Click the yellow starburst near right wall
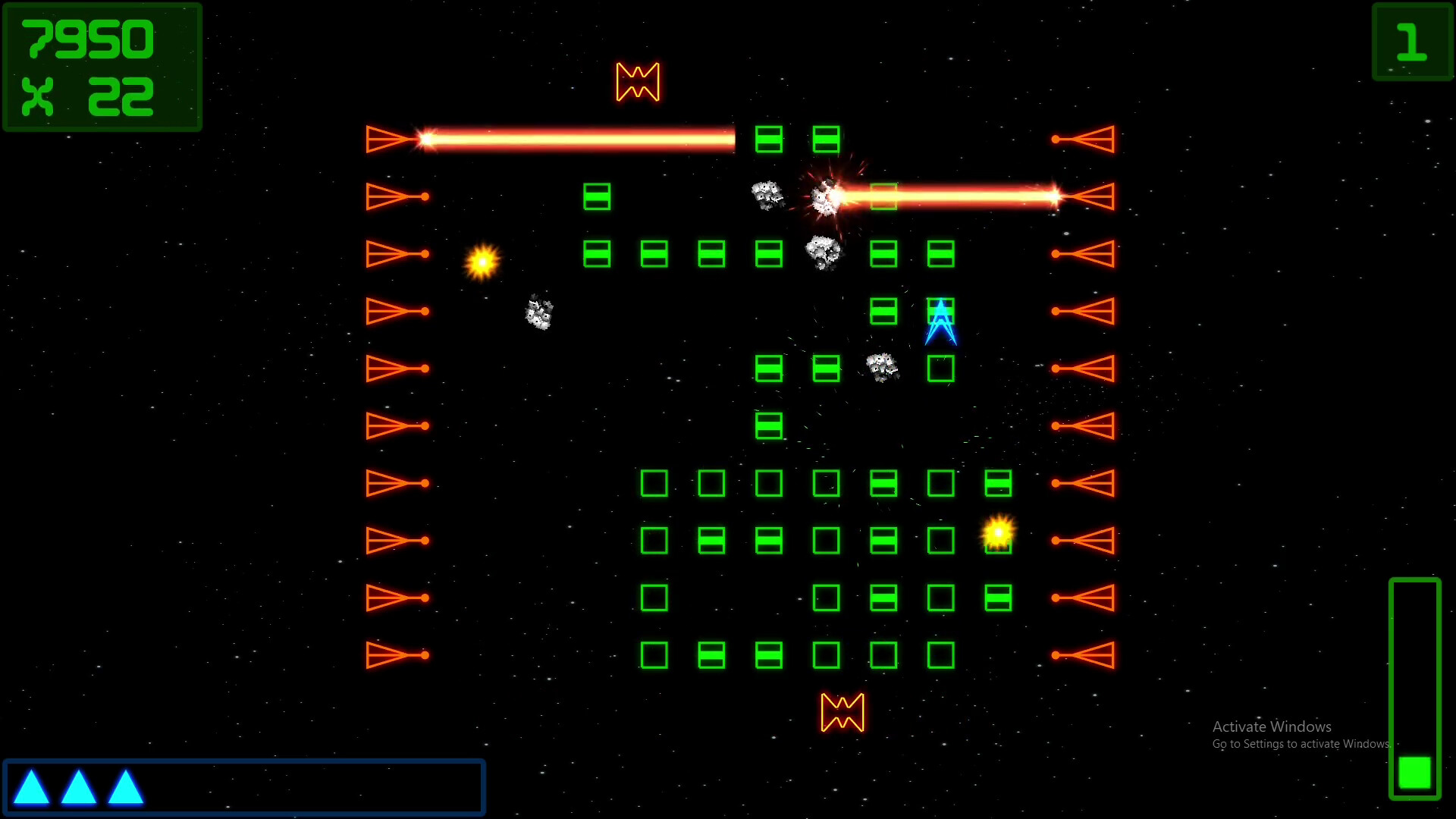 click(999, 533)
